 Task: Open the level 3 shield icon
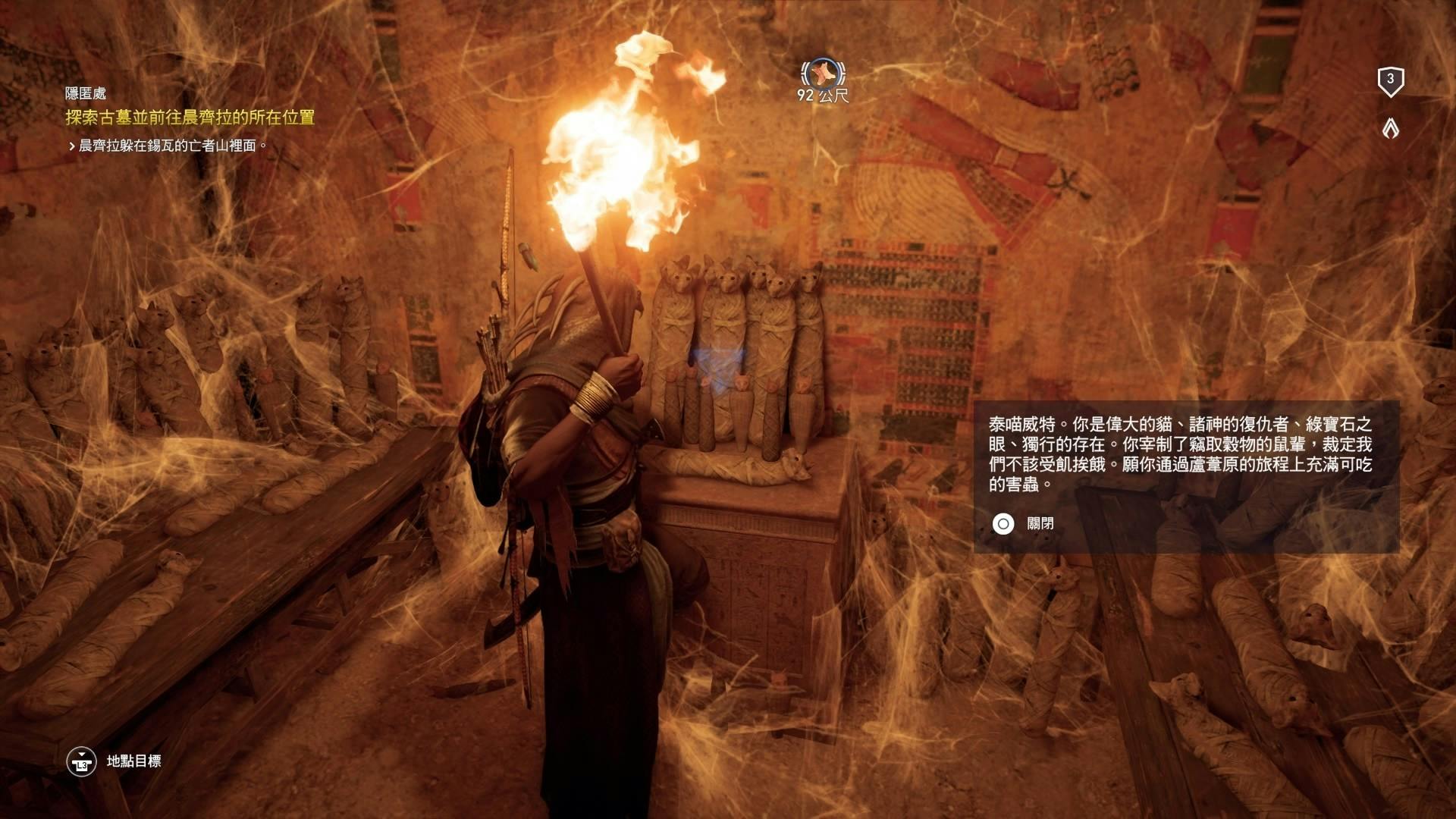tap(1390, 80)
